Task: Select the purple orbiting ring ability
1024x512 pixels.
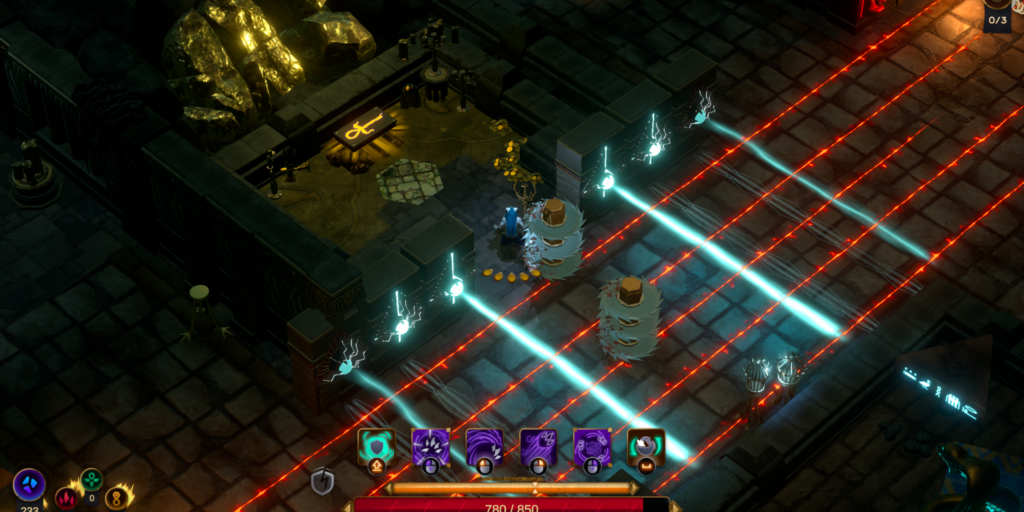Action: click(593, 446)
